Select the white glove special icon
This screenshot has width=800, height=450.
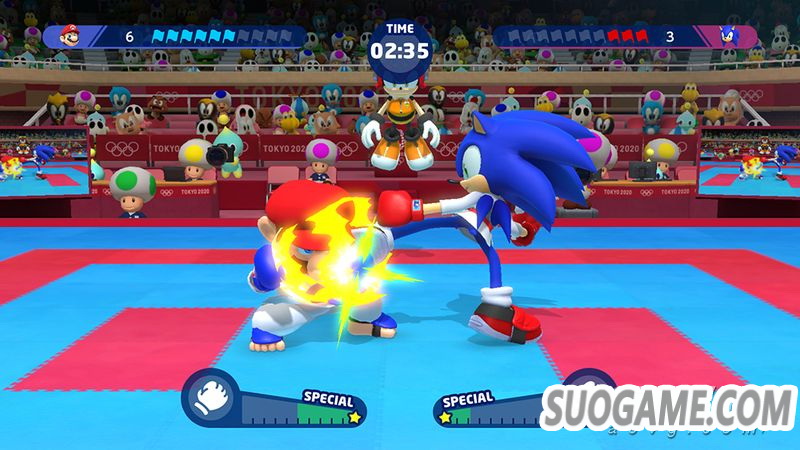(211, 395)
